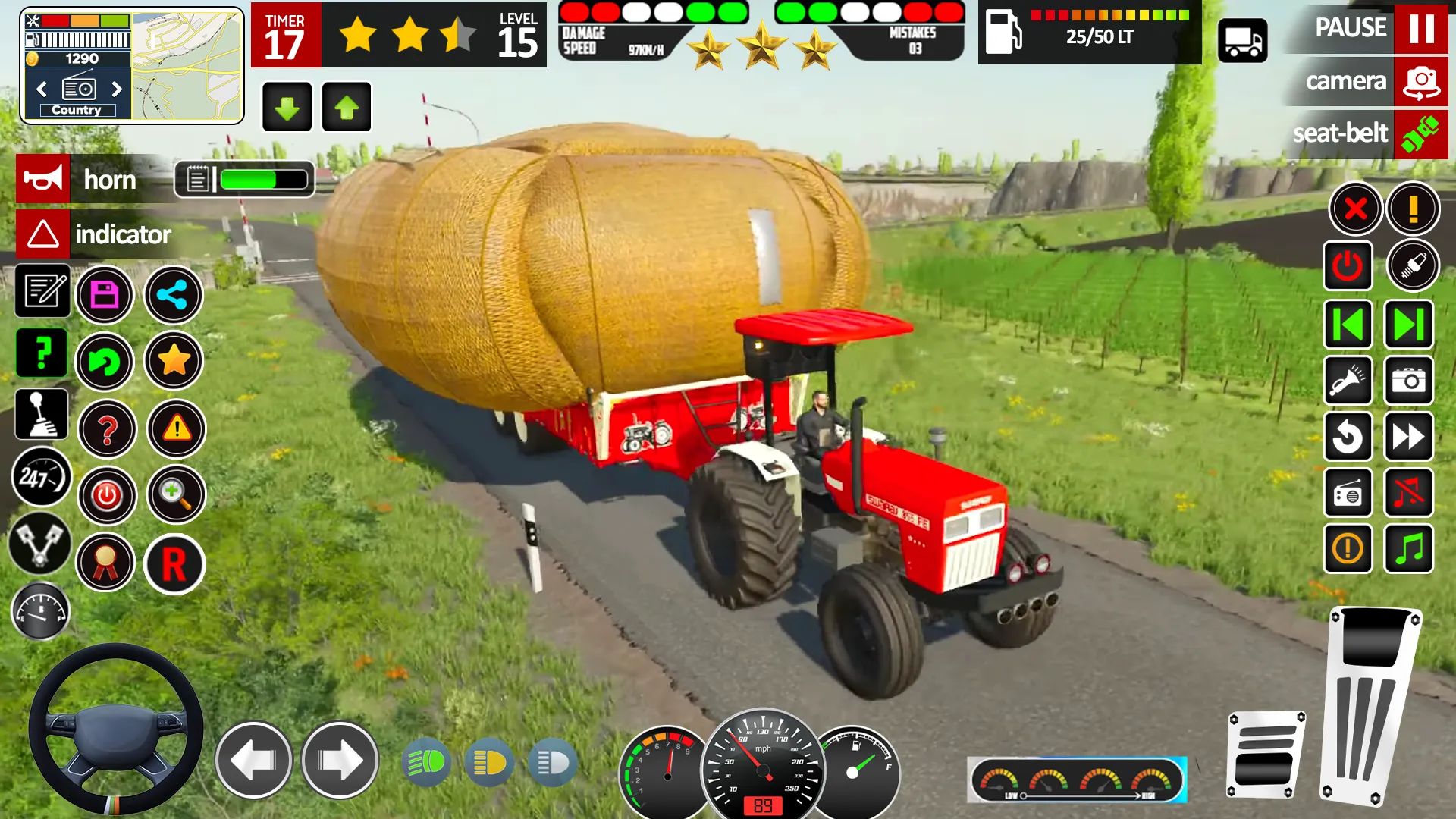Open the photo camera capture icon
The width and height of the screenshot is (1456, 819).
click(x=1408, y=381)
